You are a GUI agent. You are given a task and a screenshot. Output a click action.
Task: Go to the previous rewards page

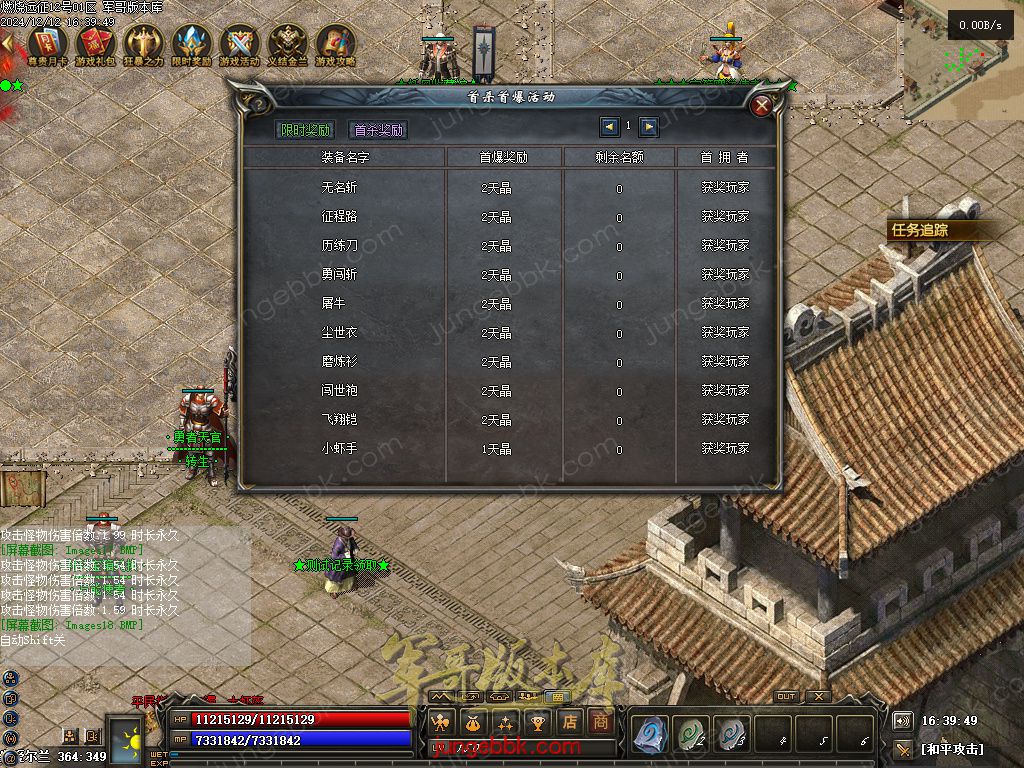pos(609,127)
